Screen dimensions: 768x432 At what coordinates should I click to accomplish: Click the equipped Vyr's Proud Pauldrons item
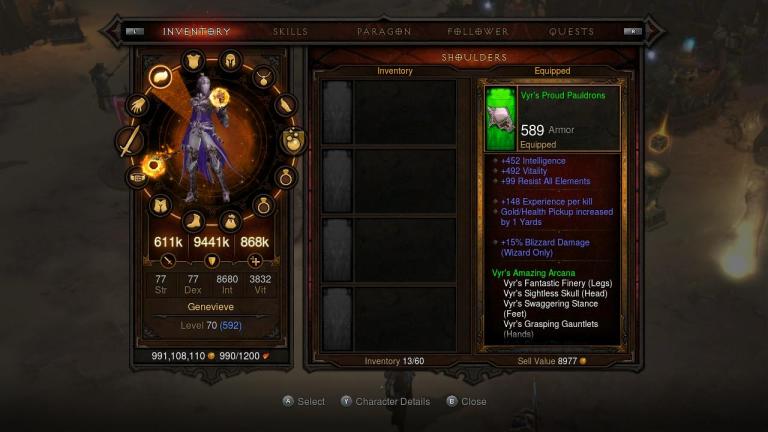tap(551, 118)
